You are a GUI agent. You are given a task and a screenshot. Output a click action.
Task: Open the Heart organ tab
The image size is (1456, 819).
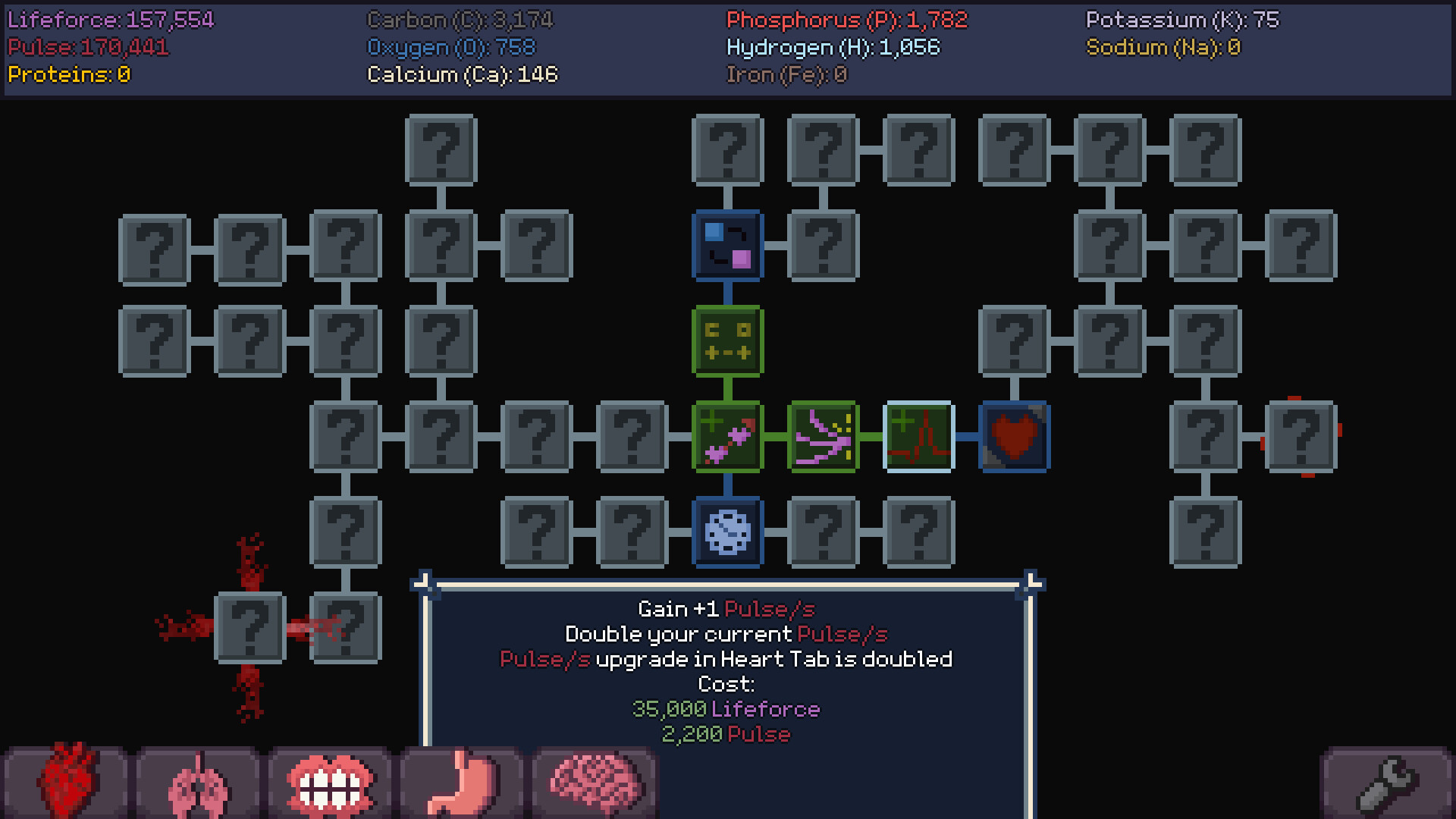(67, 781)
